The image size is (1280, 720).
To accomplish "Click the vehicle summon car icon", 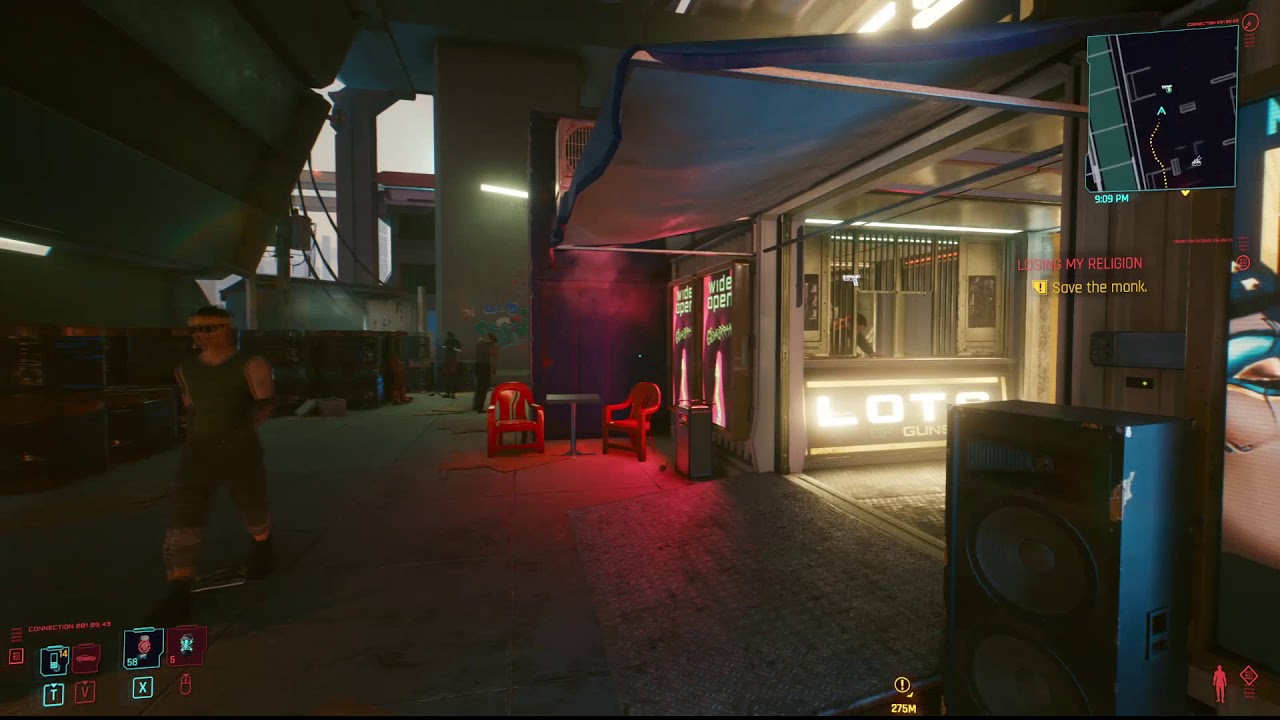I will (x=85, y=659).
